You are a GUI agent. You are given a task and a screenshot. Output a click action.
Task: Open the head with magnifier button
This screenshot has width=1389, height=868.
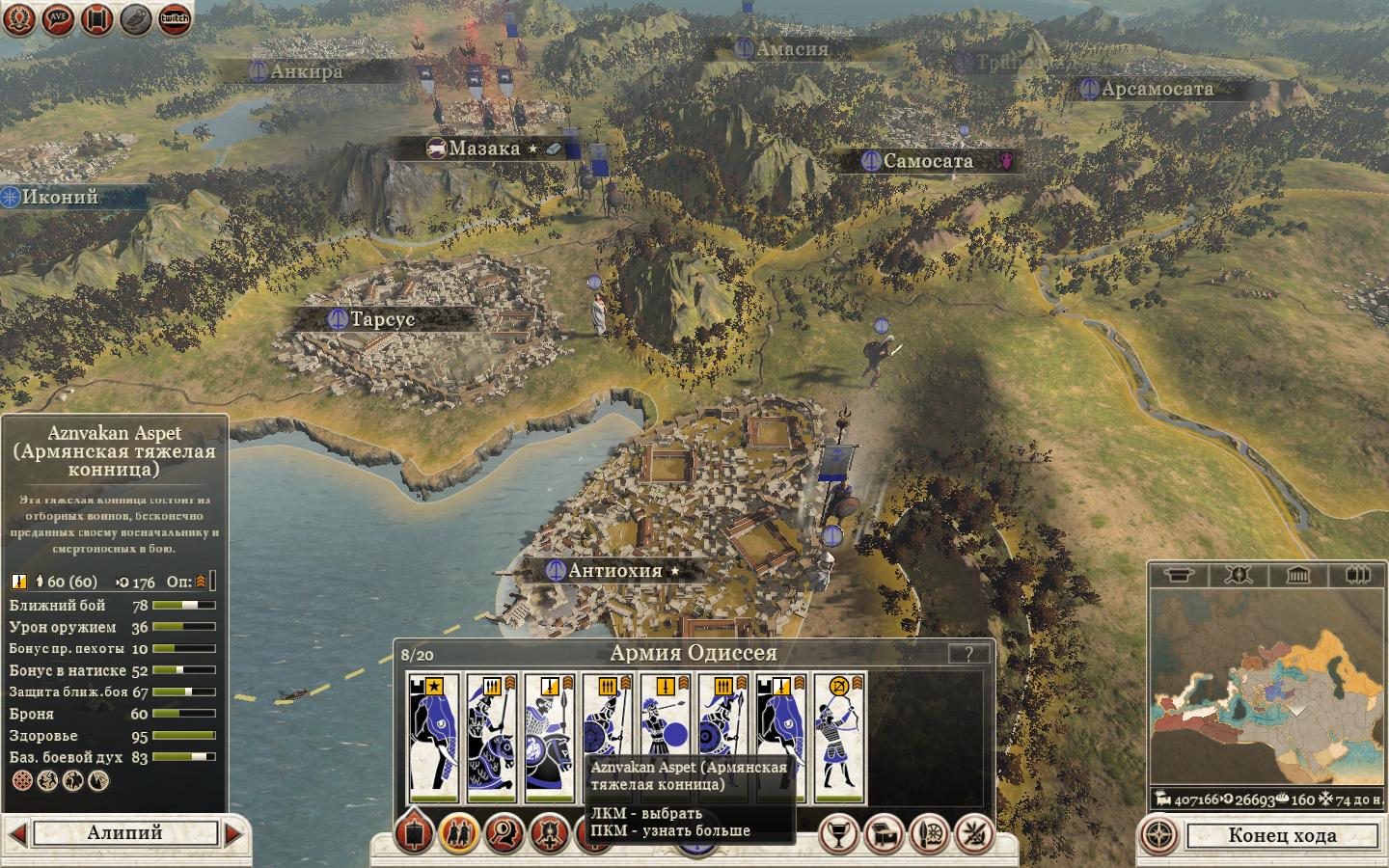coord(504,833)
